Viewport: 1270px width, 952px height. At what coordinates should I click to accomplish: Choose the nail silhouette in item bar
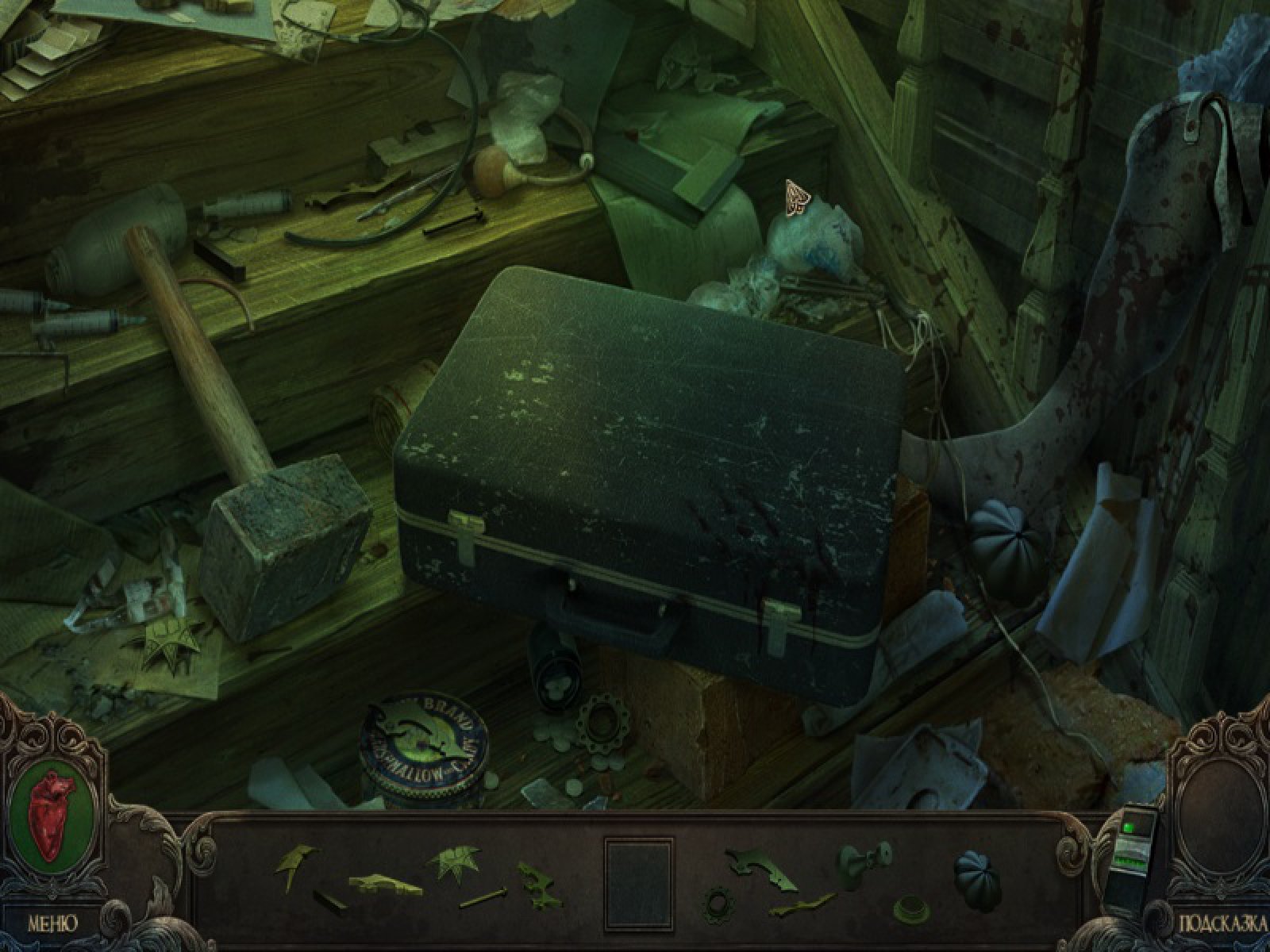coord(483,900)
